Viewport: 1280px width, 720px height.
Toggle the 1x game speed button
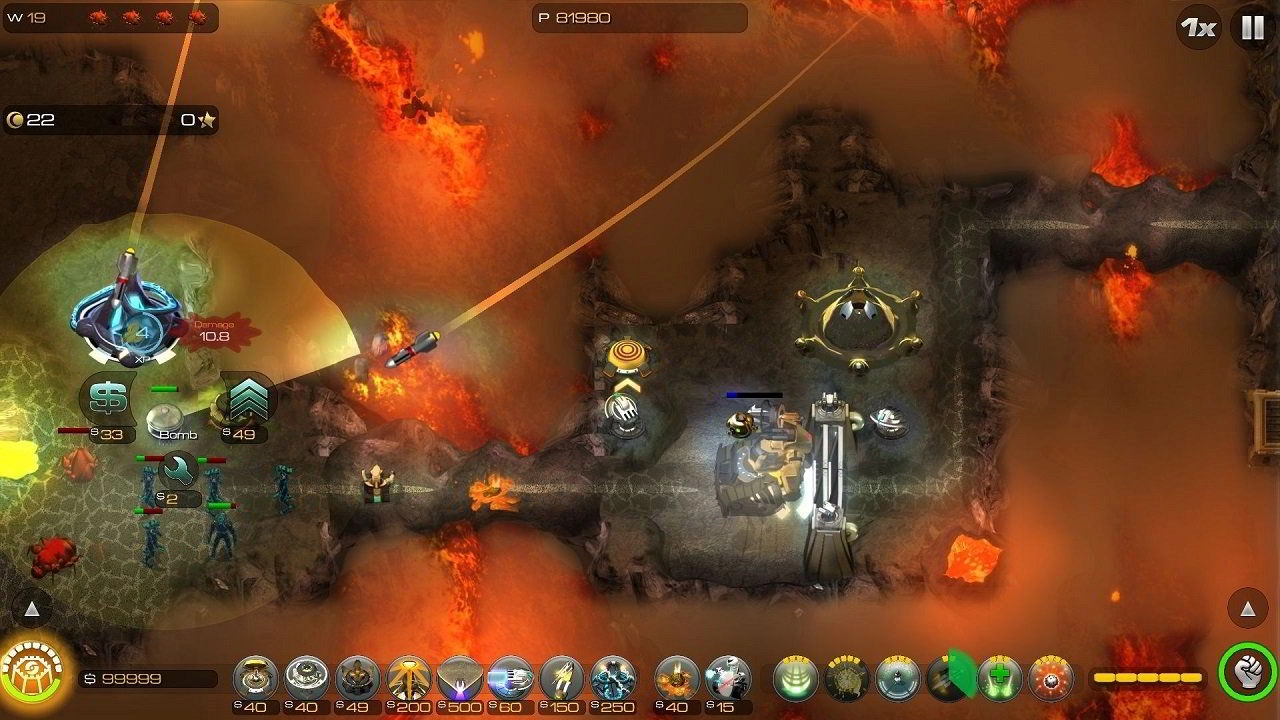[x=1198, y=27]
